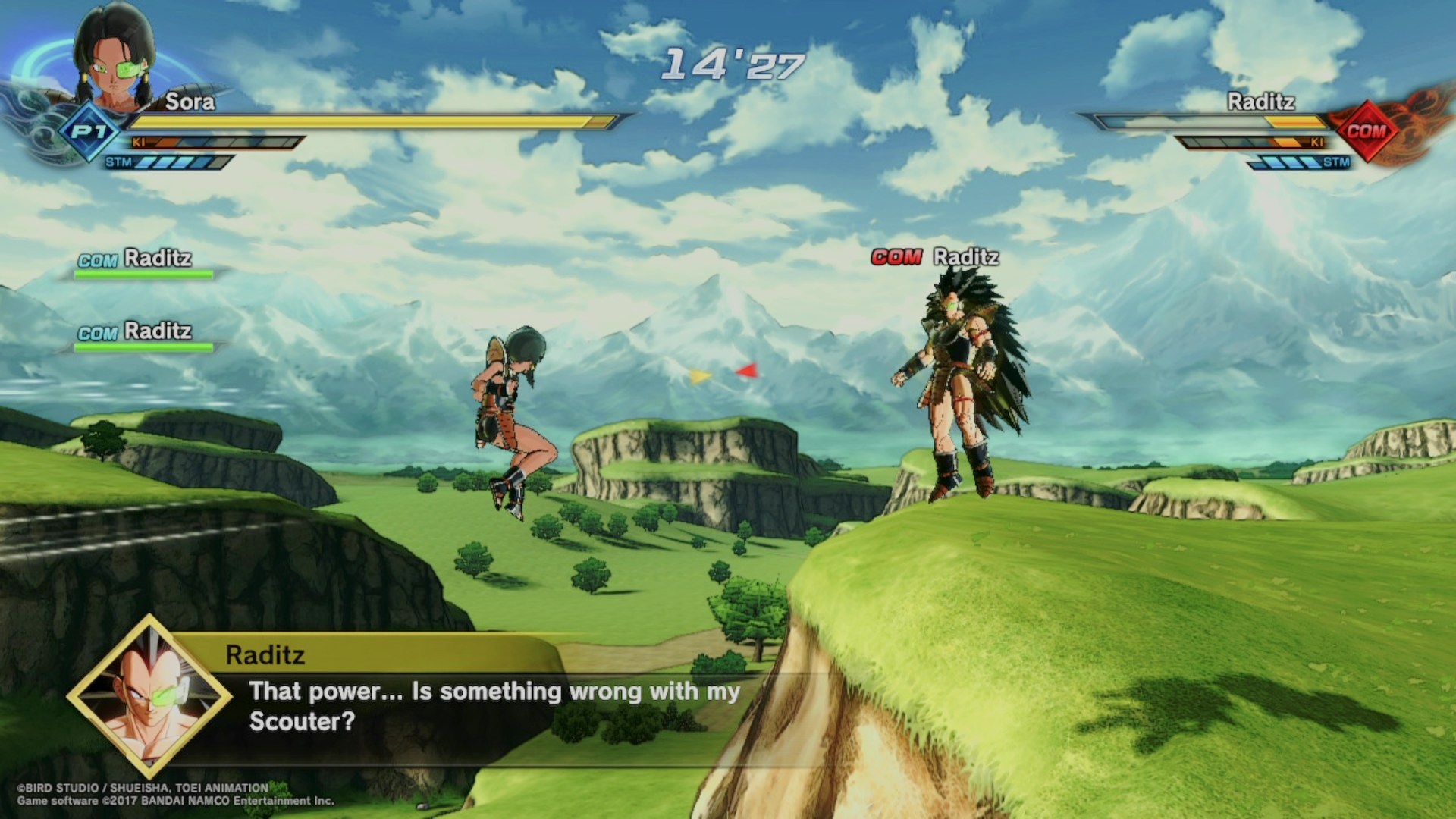Click Sora's character portrait
Image resolution: width=1456 pixels, height=819 pixels.
[114, 57]
